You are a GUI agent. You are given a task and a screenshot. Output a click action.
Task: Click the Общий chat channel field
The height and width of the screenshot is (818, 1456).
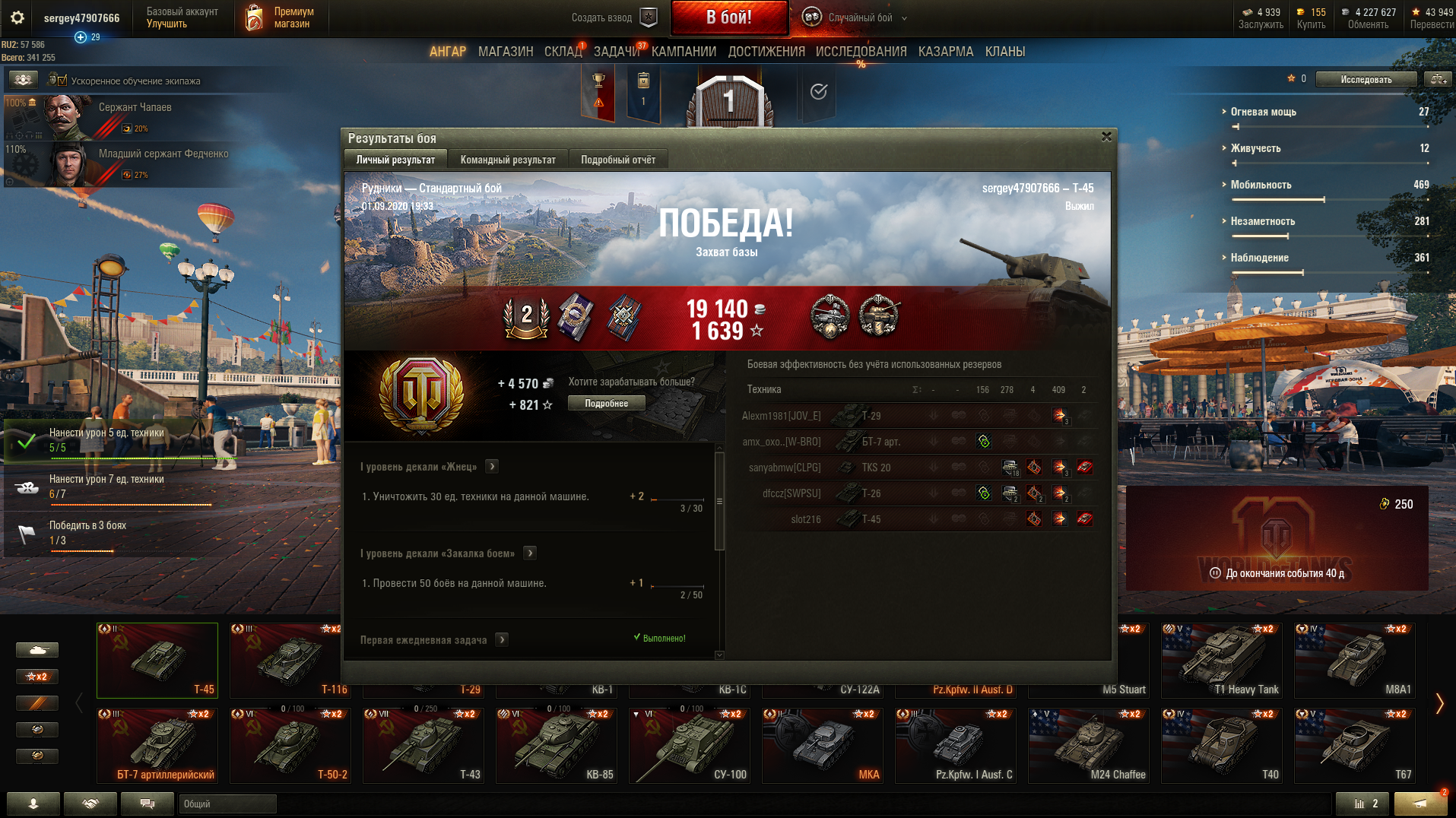[x=227, y=804]
